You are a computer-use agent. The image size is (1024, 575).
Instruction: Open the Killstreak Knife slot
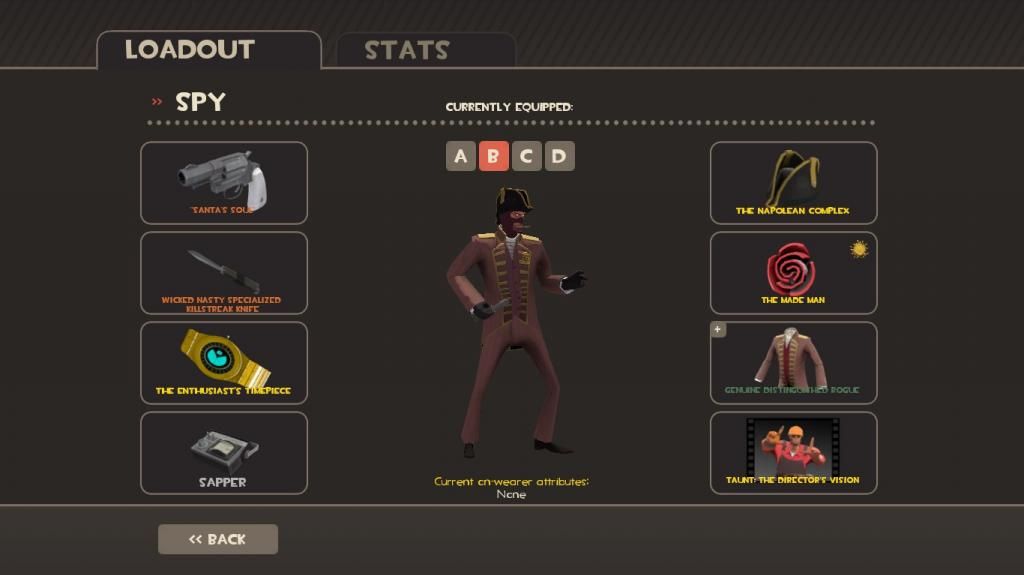[x=223, y=272]
